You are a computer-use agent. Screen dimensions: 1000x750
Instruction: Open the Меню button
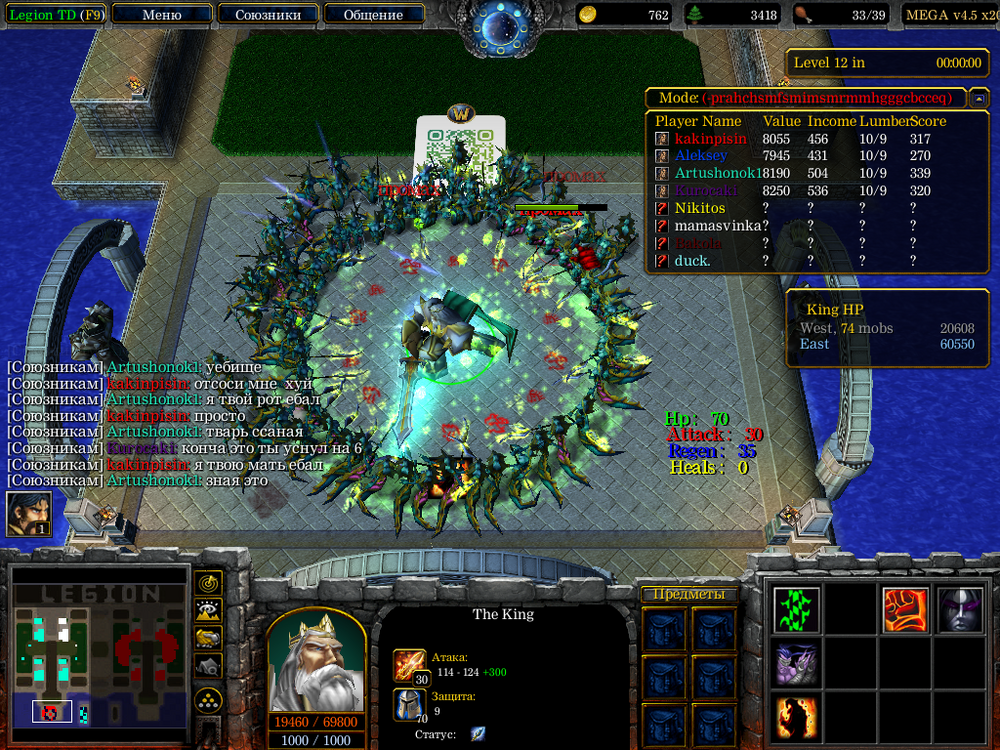tap(162, 15)
